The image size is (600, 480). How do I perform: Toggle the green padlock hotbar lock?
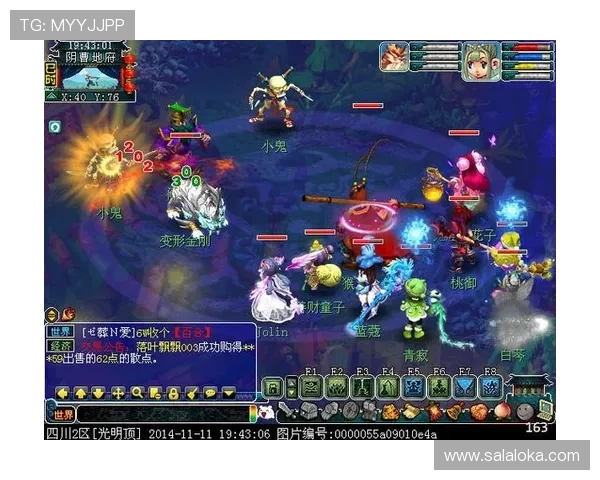pyautogui.click(x=272, y=388)
